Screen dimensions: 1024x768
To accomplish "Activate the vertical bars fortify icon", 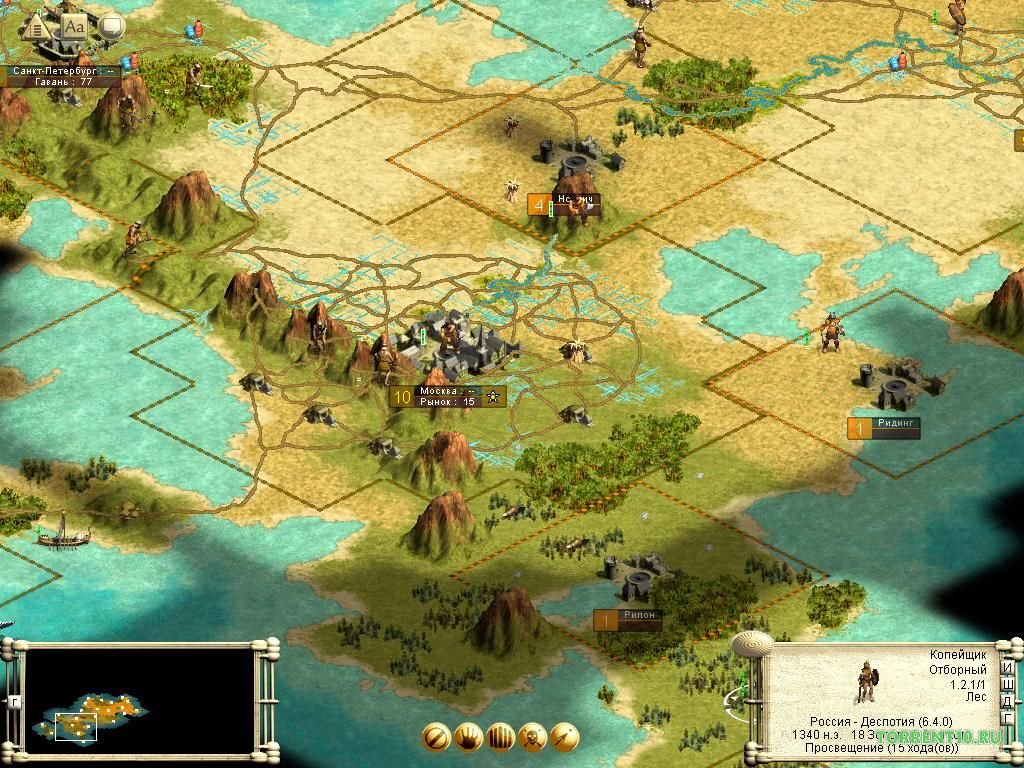I will (x=500, y=738).
